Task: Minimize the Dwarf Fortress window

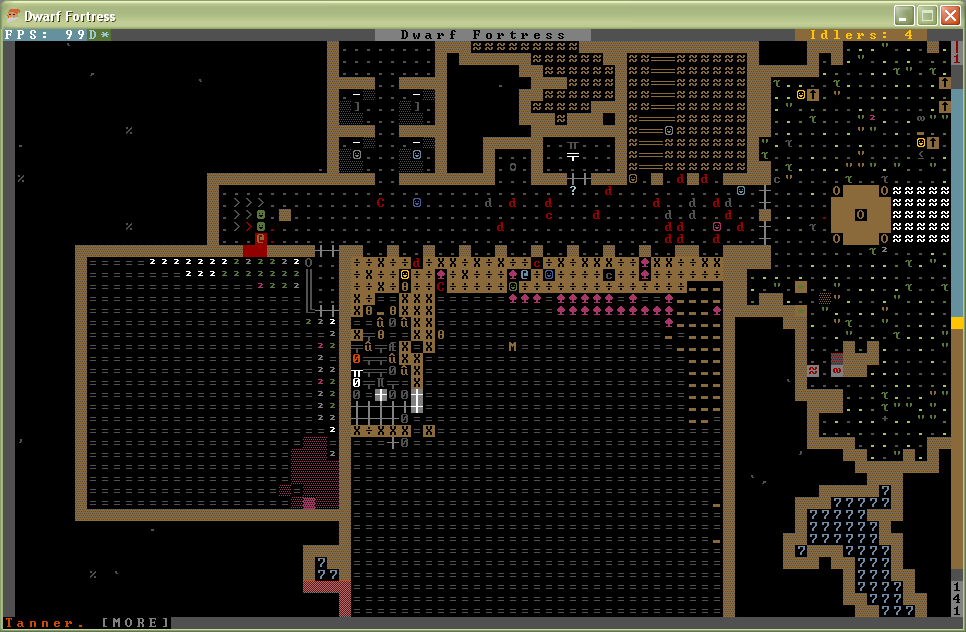Action: [904, 15]
